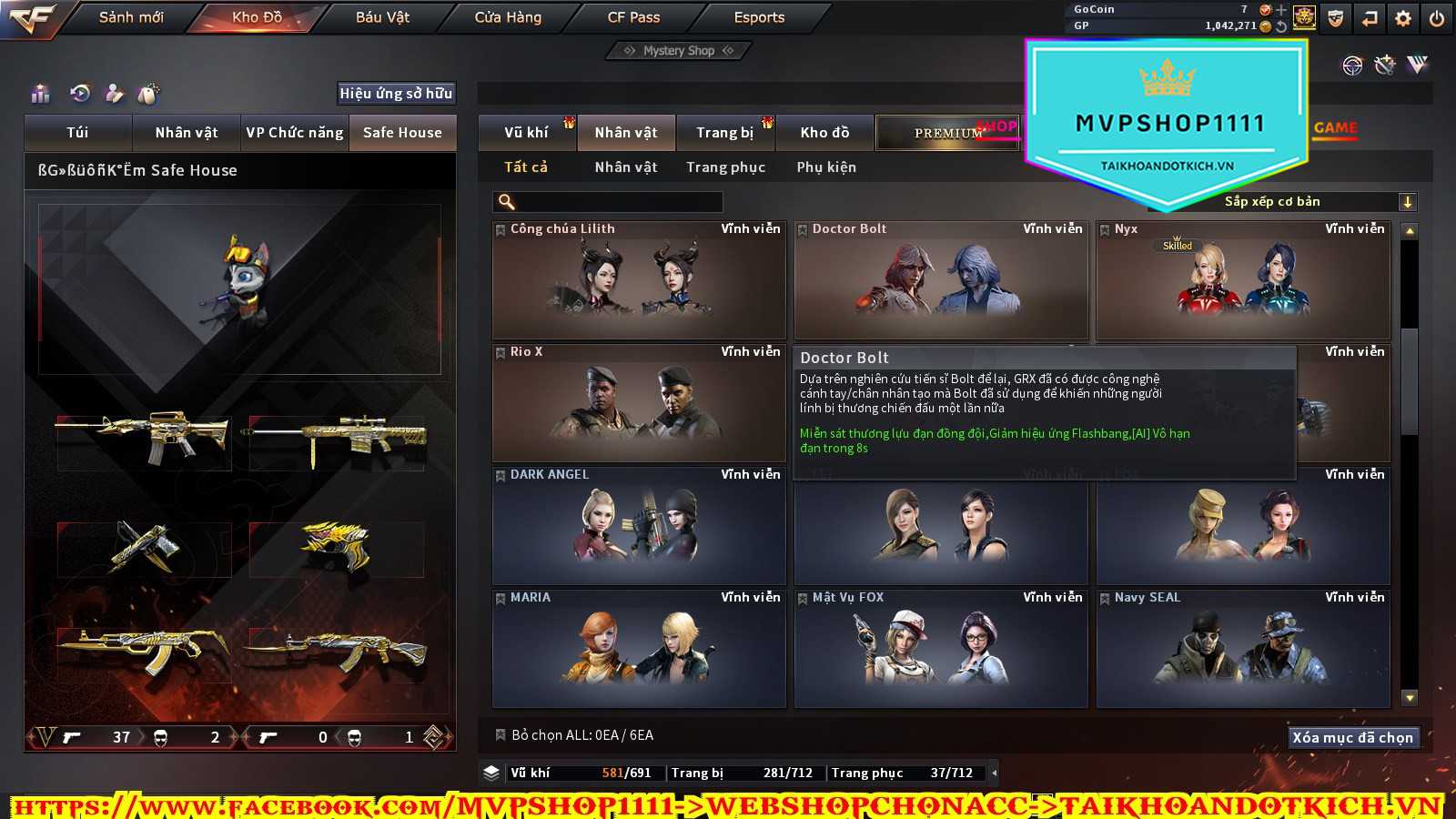Show the Trang phục subcategory
This screenshot has height=819, width=1456.
725,167
